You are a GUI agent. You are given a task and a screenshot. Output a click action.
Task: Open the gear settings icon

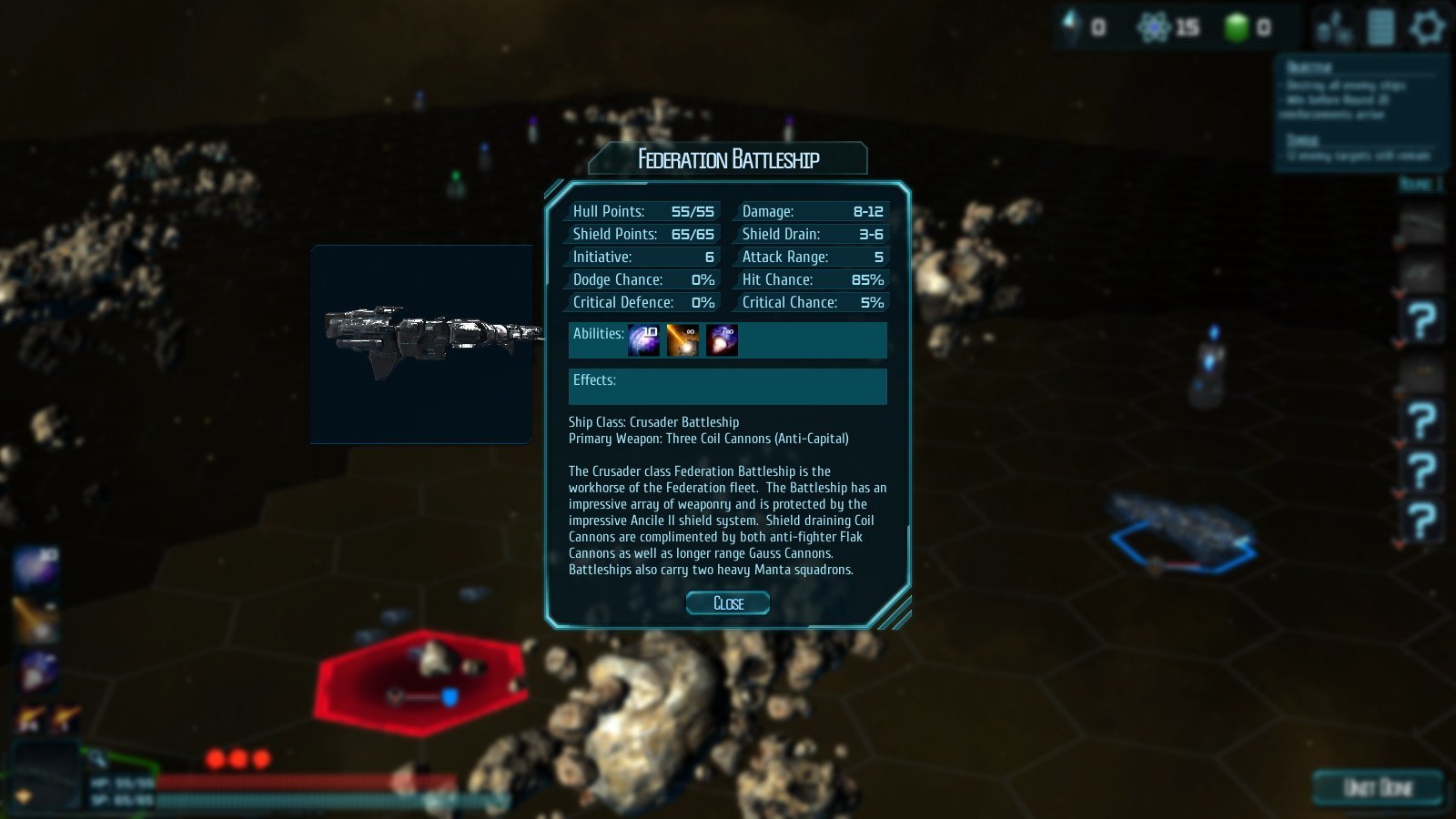(x=1426, y=27)
